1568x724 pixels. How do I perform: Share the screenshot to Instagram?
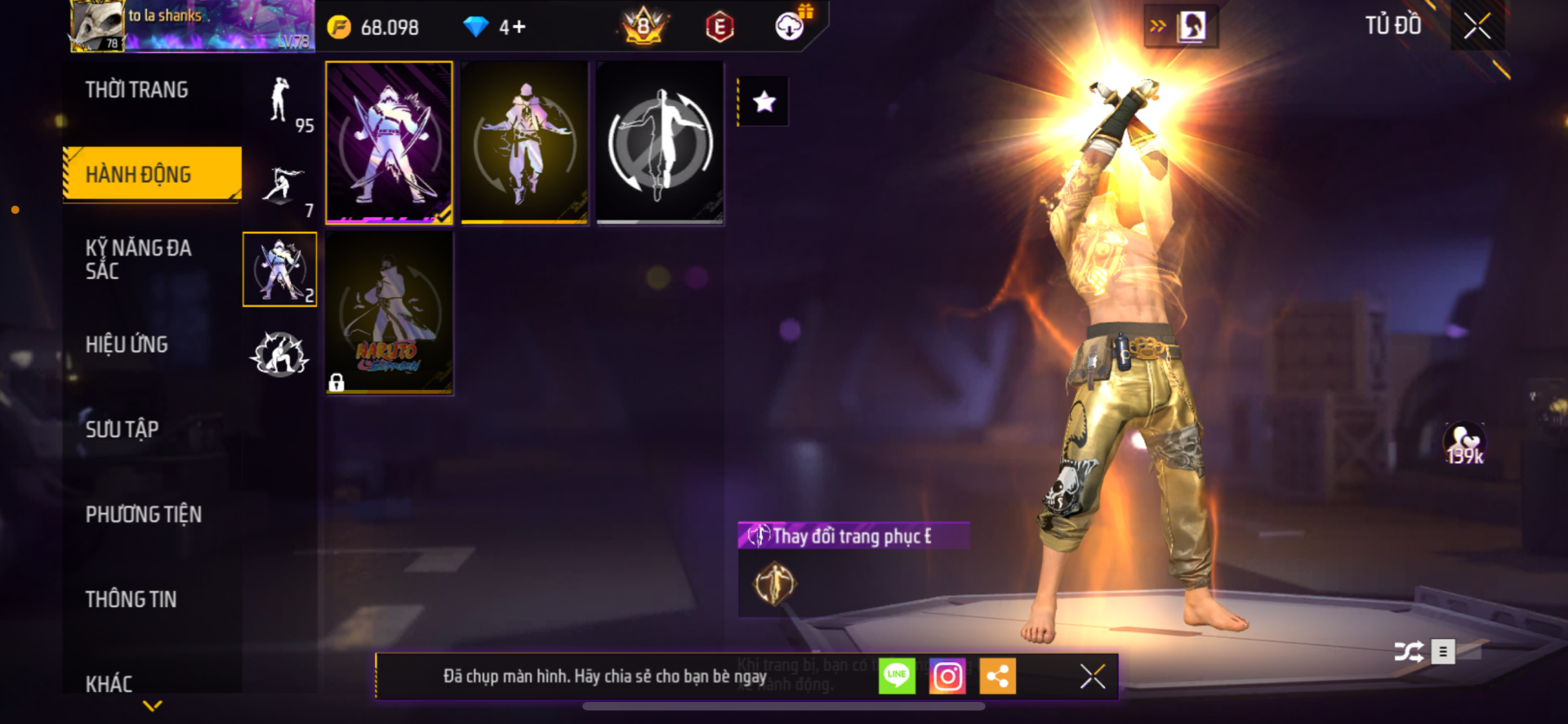(947, 677)
